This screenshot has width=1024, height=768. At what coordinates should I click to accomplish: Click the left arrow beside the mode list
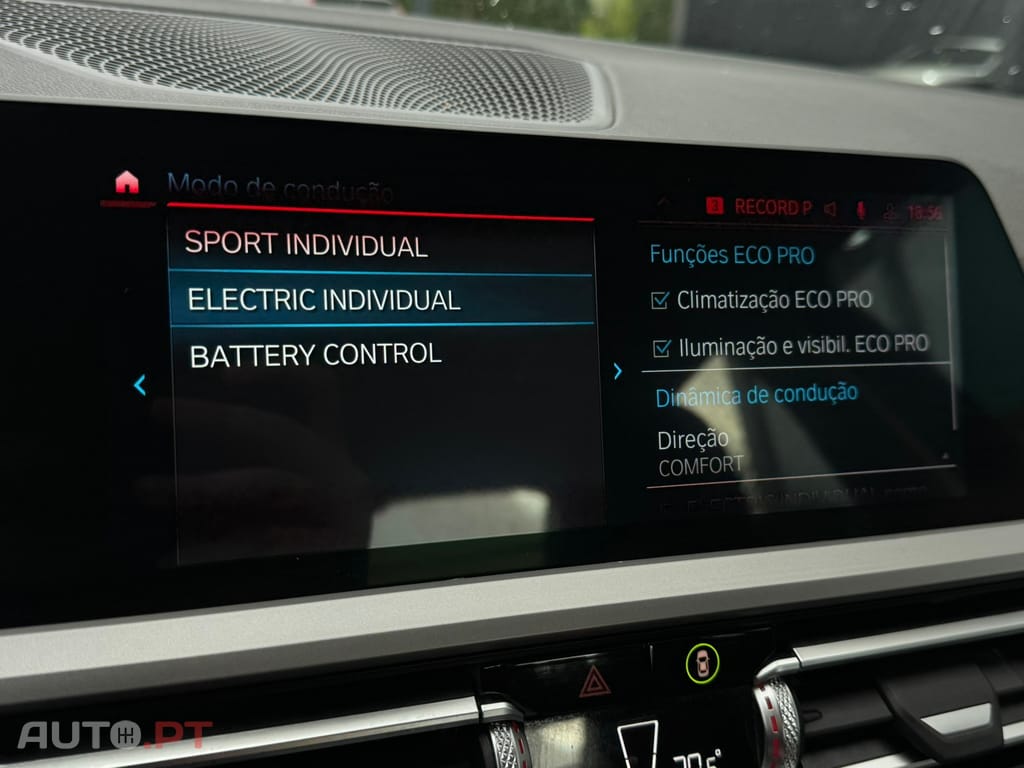click(x=140, y=384)
